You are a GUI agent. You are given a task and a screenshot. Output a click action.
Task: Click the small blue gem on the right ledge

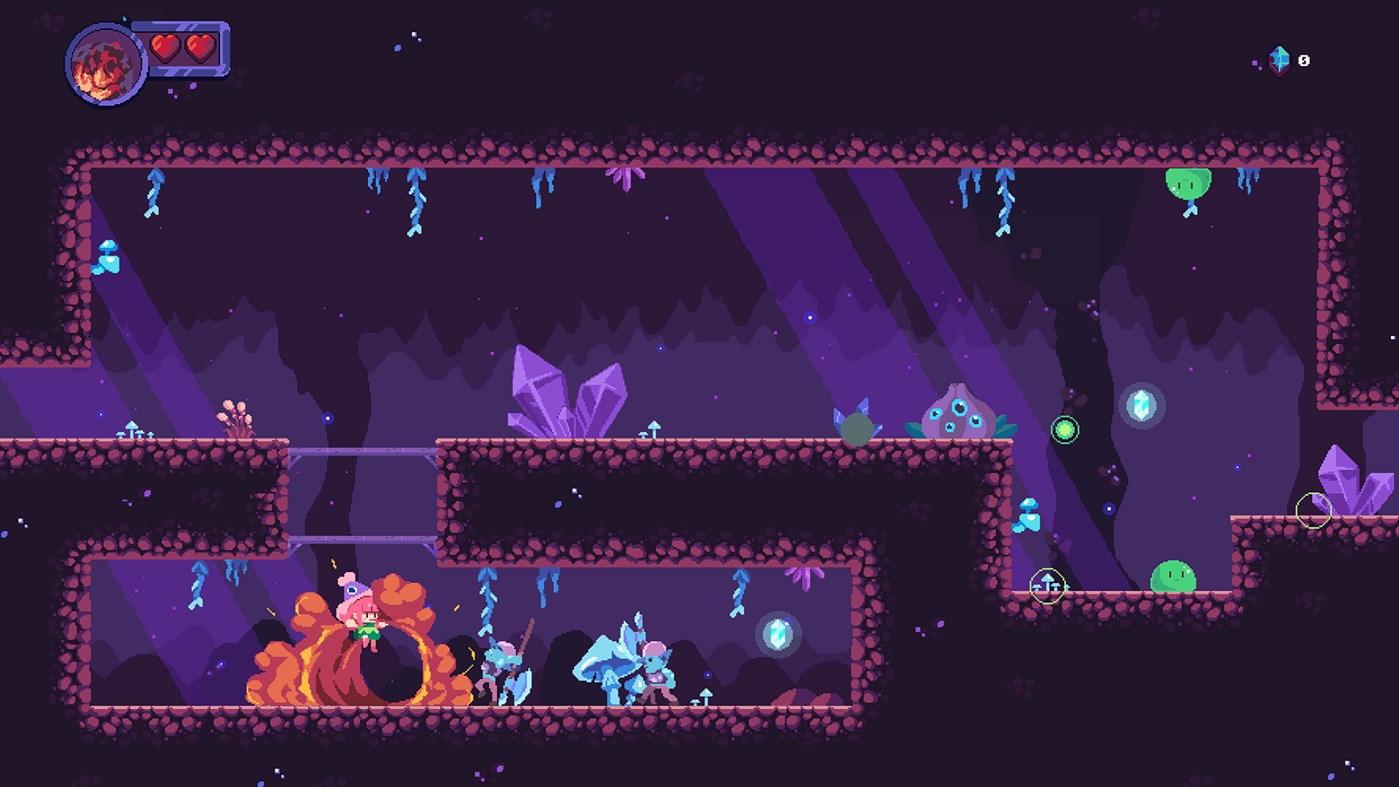tap(1029, 517)
